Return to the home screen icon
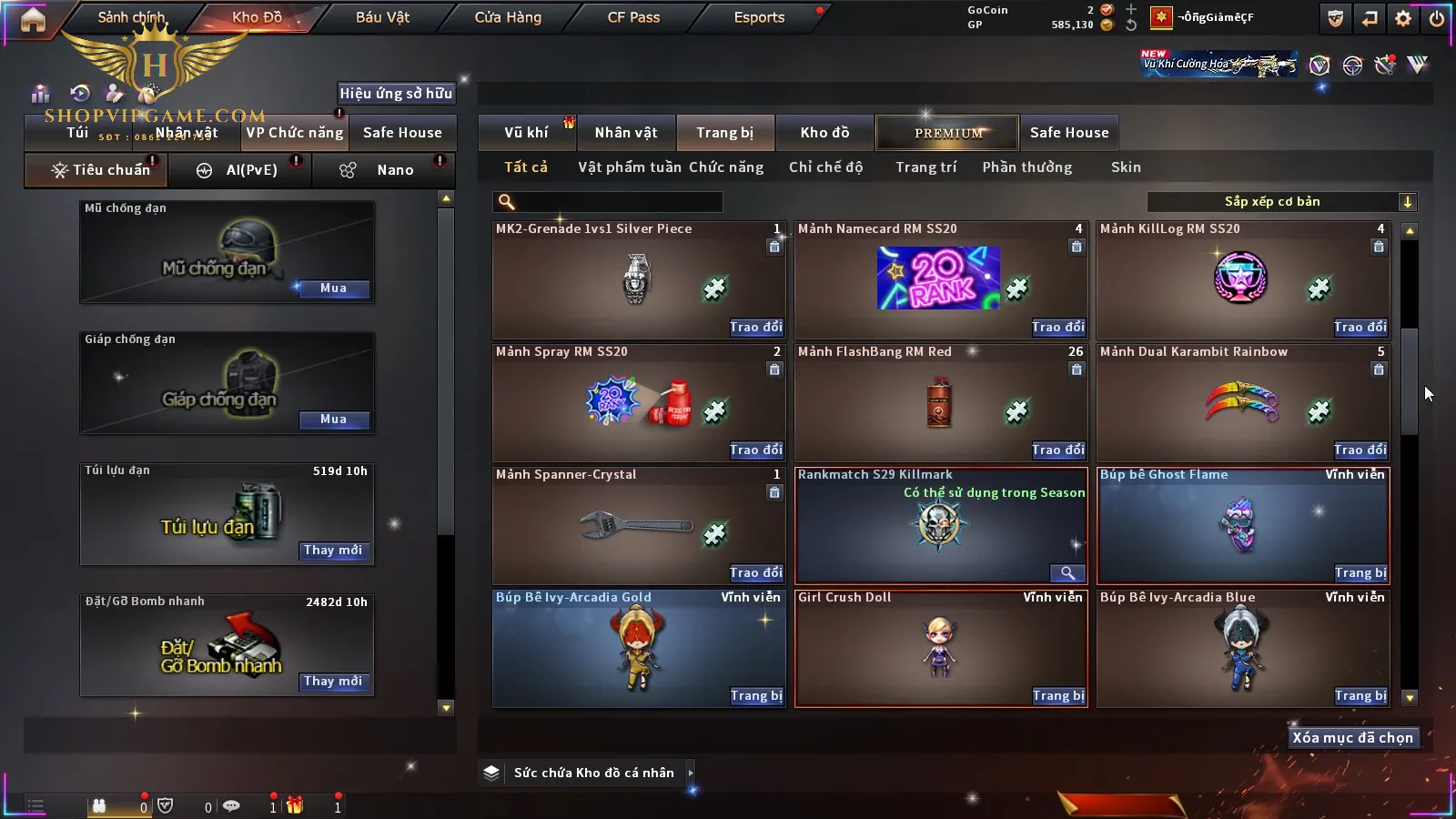1456x819 pixels. tap(33, 19)
